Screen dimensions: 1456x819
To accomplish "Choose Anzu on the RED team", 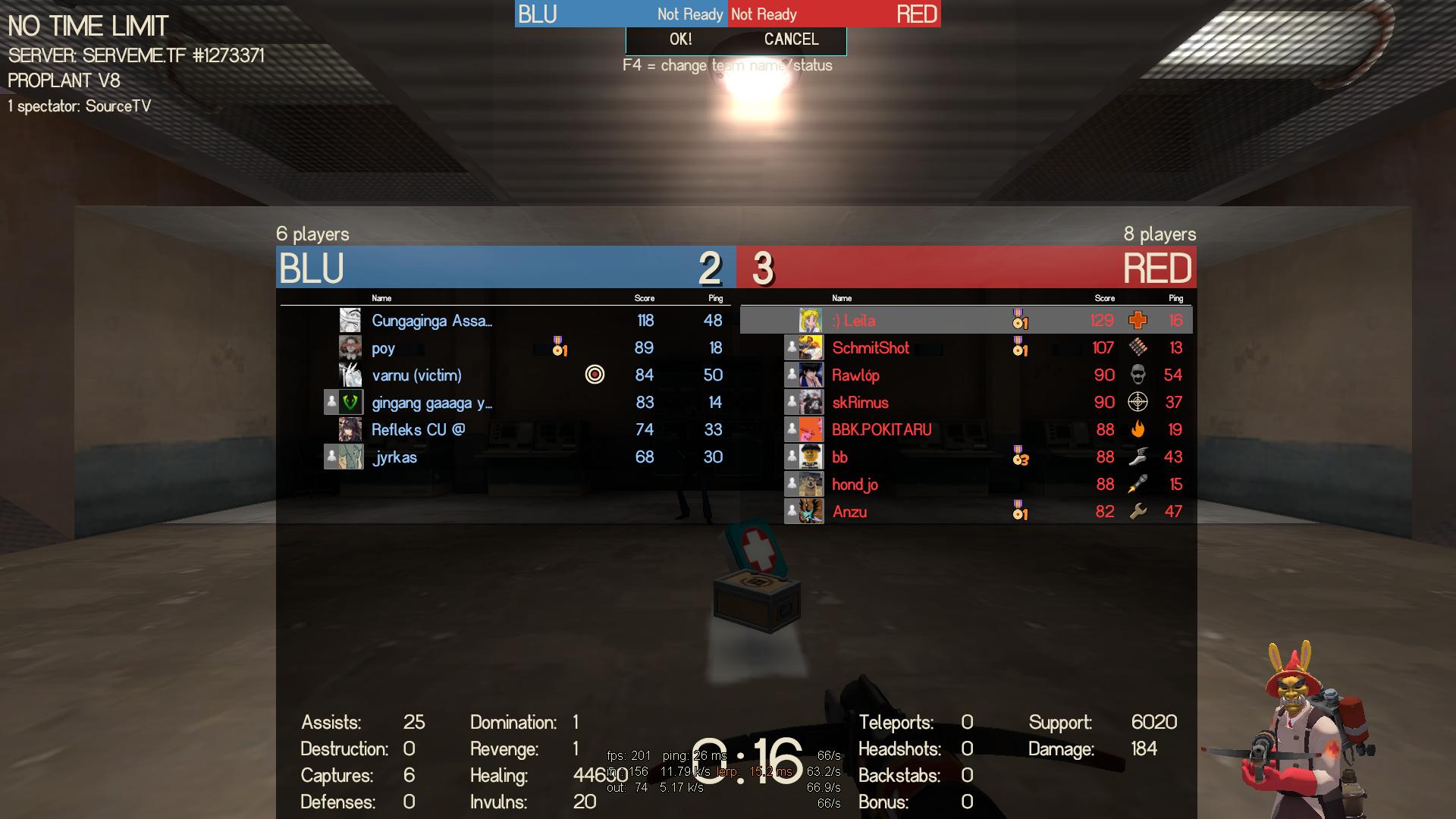I will [x=849, y=512].
